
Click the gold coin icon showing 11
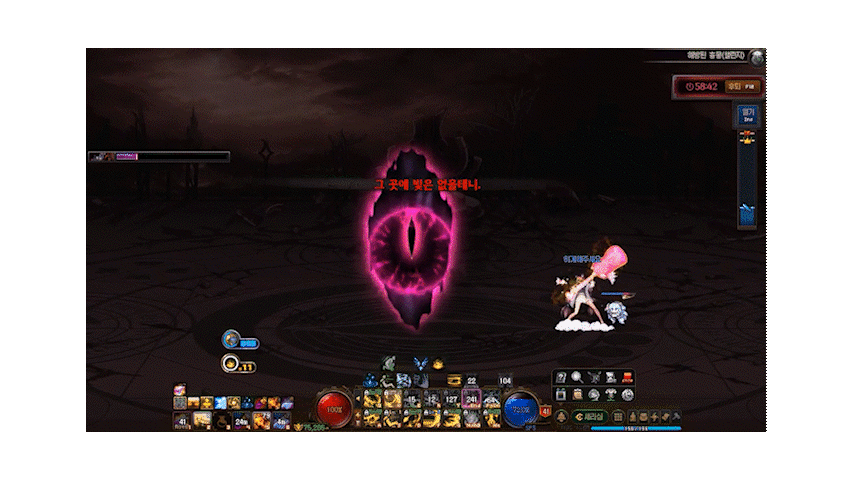[x=230, y=365]
